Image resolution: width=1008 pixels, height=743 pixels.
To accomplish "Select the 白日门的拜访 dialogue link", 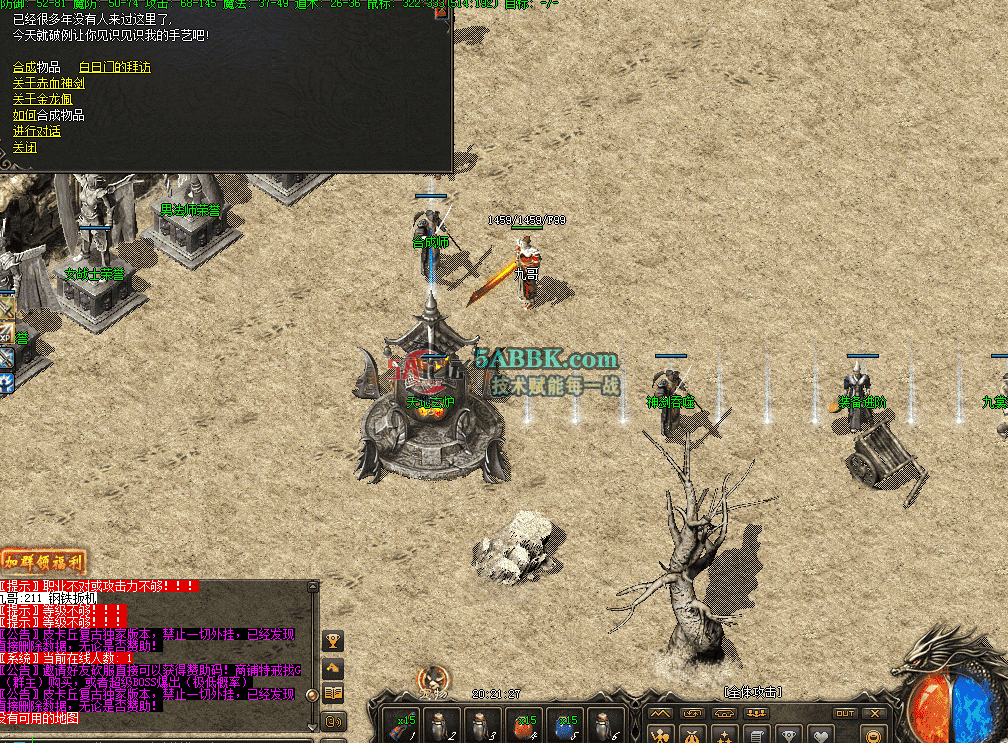I will (115, 67).
